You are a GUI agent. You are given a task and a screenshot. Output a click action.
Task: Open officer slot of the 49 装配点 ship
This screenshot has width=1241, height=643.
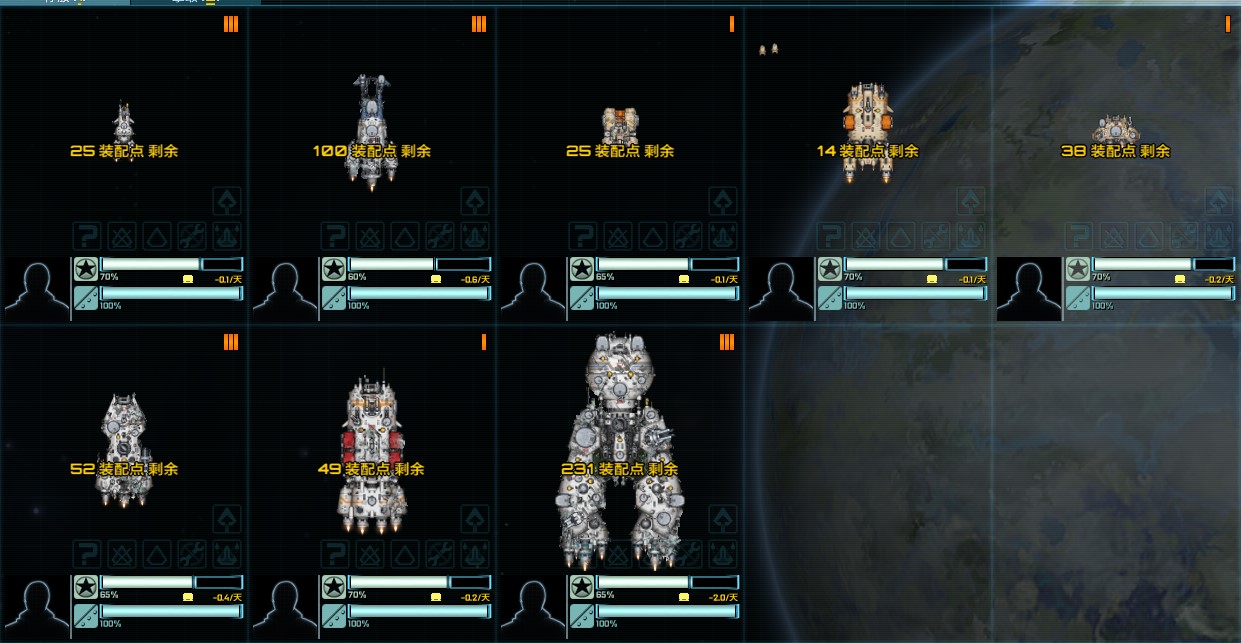(284, 607)
